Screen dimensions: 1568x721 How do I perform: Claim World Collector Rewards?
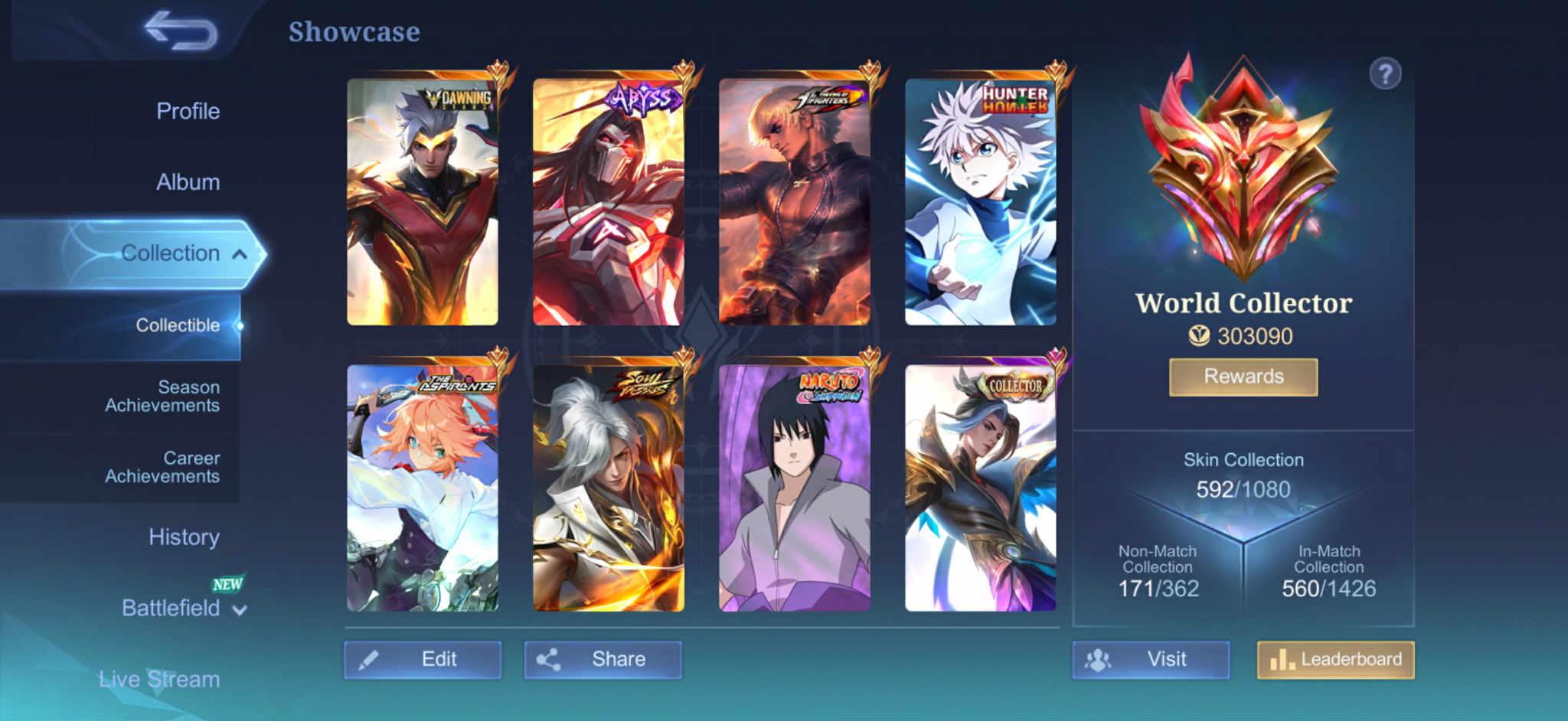pyautogui.click(x=1243, y=377)
